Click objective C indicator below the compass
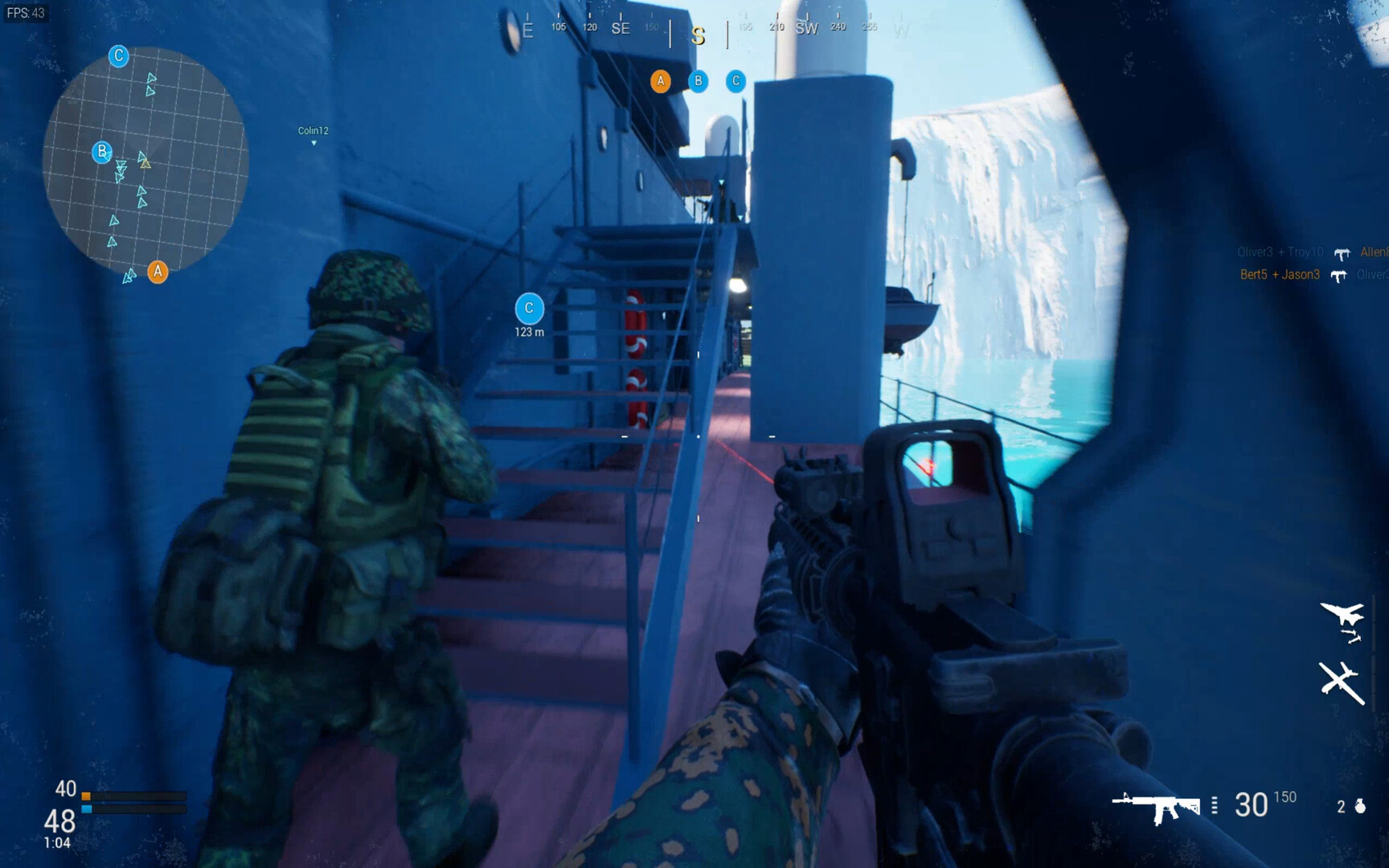 point(735,81)
